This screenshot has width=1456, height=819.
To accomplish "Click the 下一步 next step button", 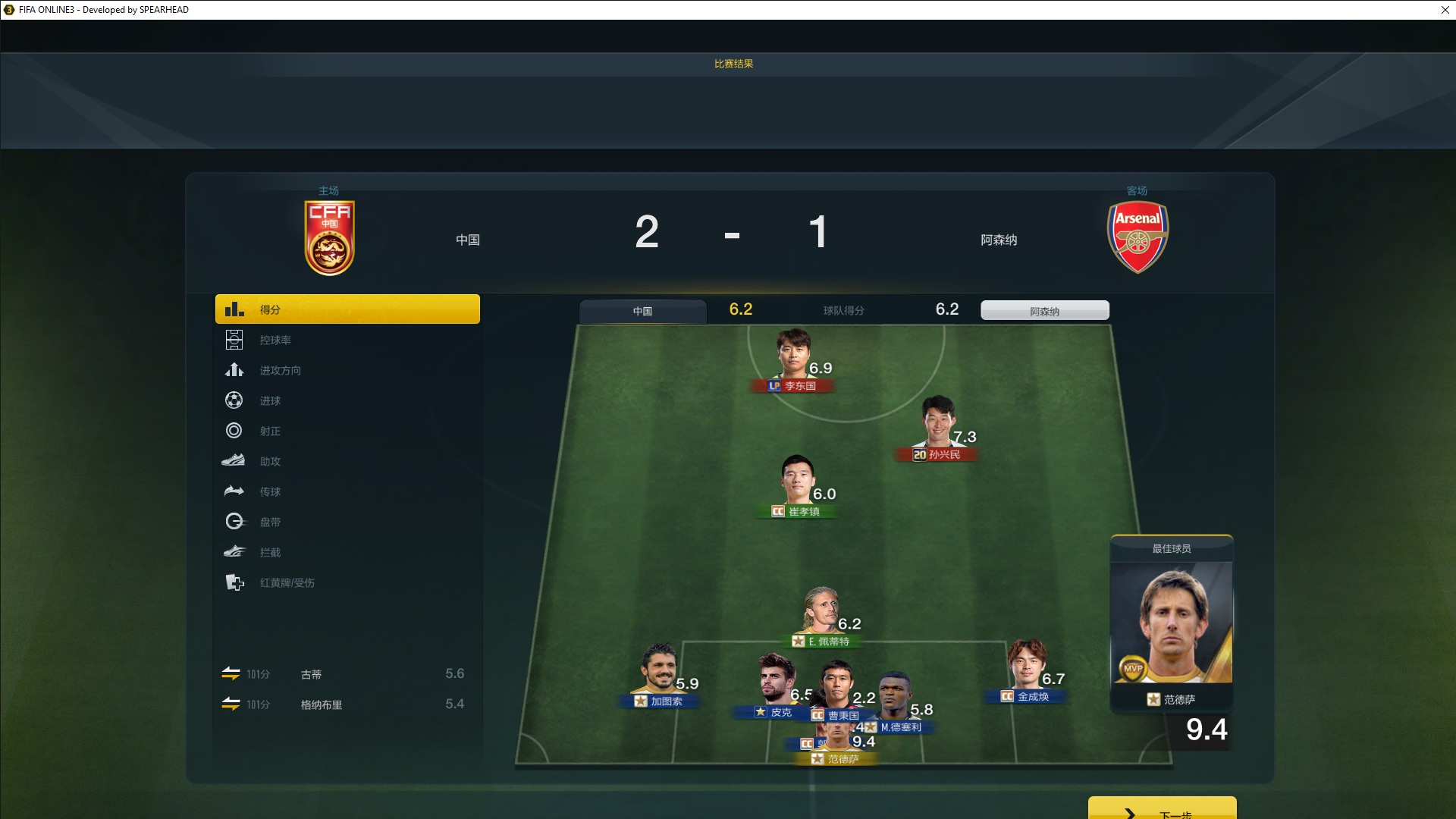I will pos(1162,810).
